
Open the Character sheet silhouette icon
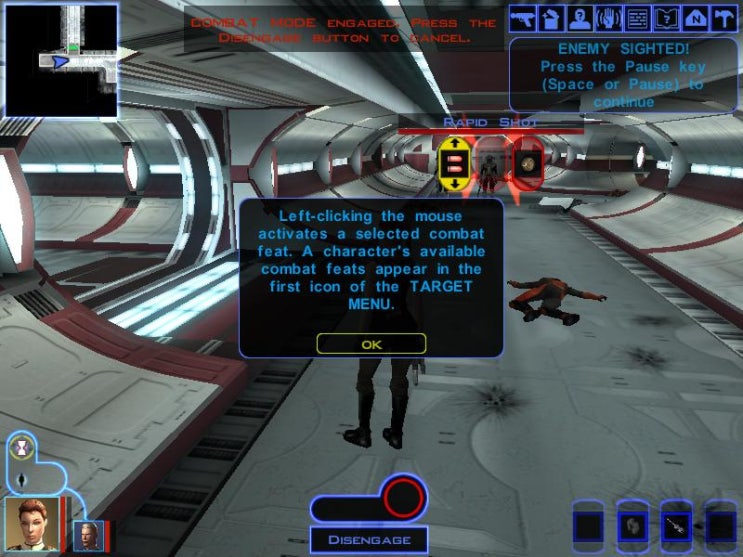(x=578, y=18)
